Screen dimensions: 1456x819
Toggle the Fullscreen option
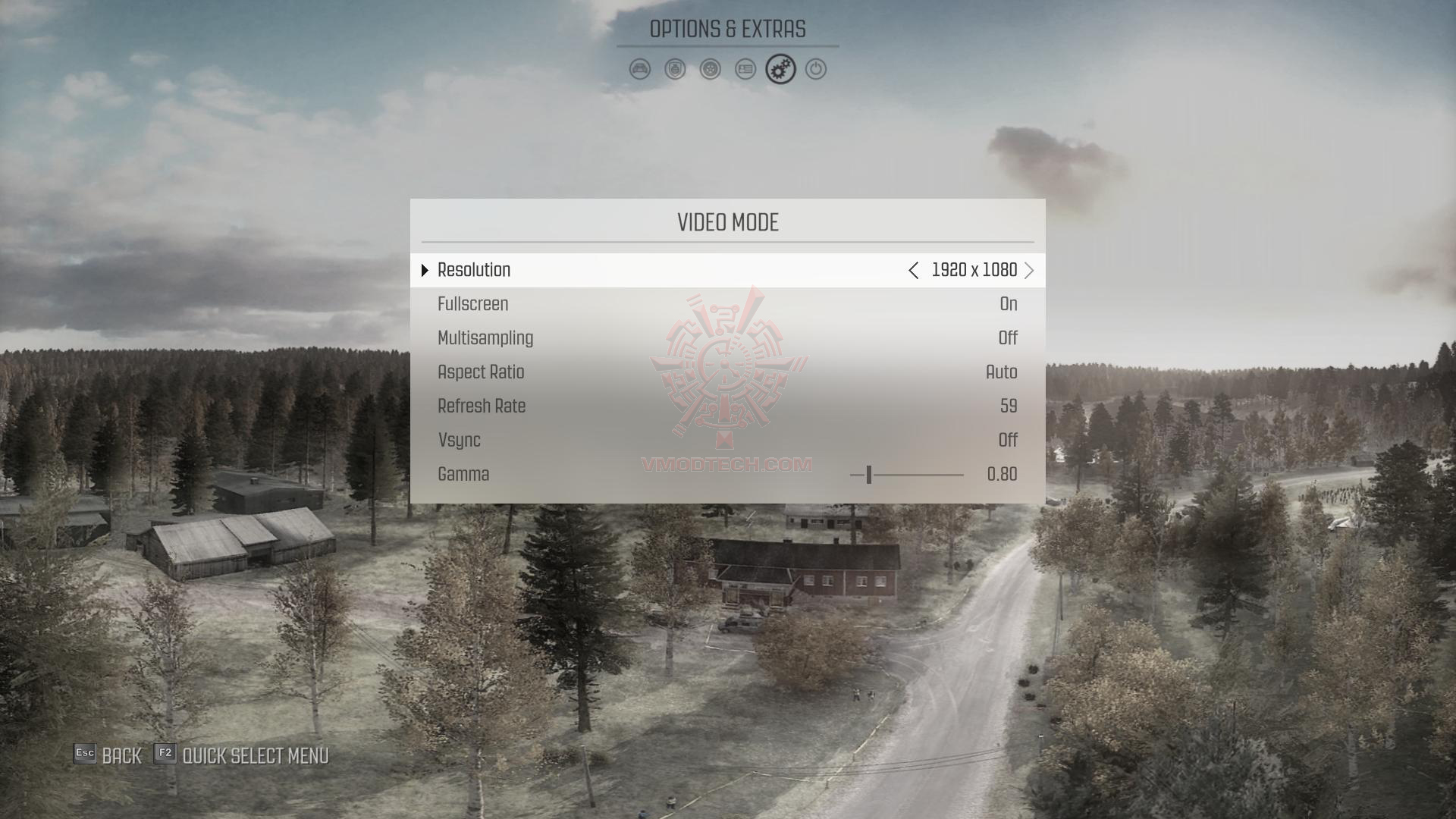(x=727, y=304)
